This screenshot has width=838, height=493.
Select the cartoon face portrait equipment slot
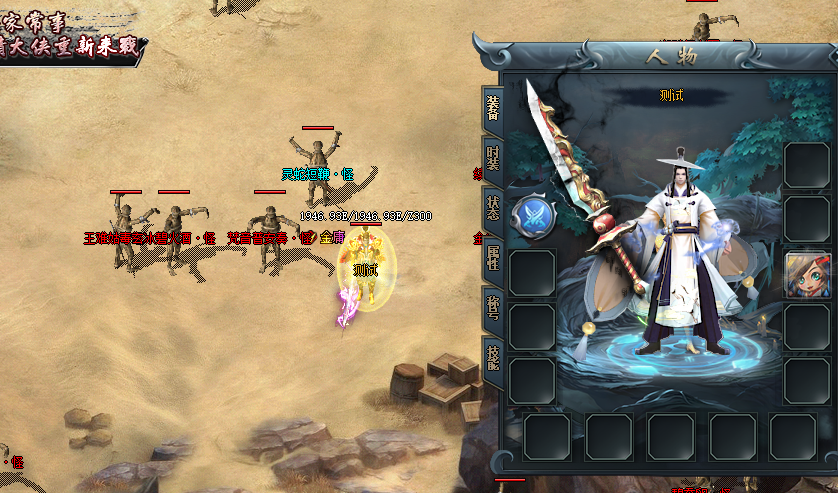click(806, 274)
